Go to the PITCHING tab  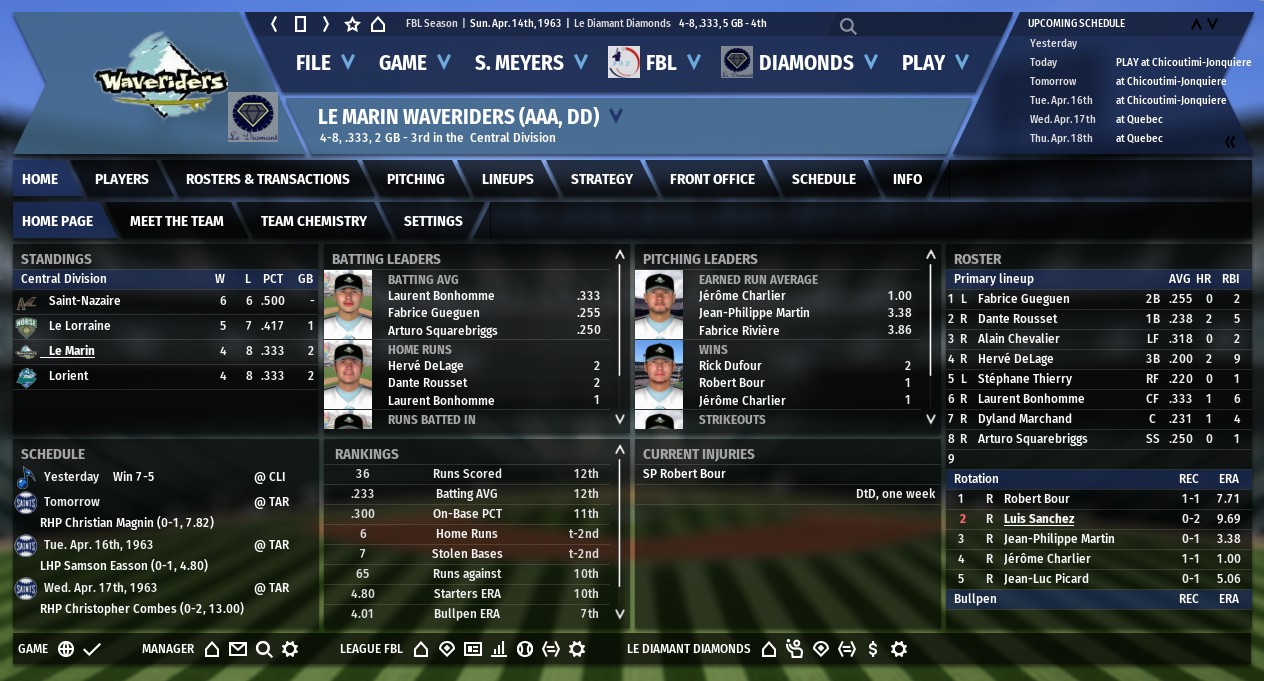click(x=415, y=179)
